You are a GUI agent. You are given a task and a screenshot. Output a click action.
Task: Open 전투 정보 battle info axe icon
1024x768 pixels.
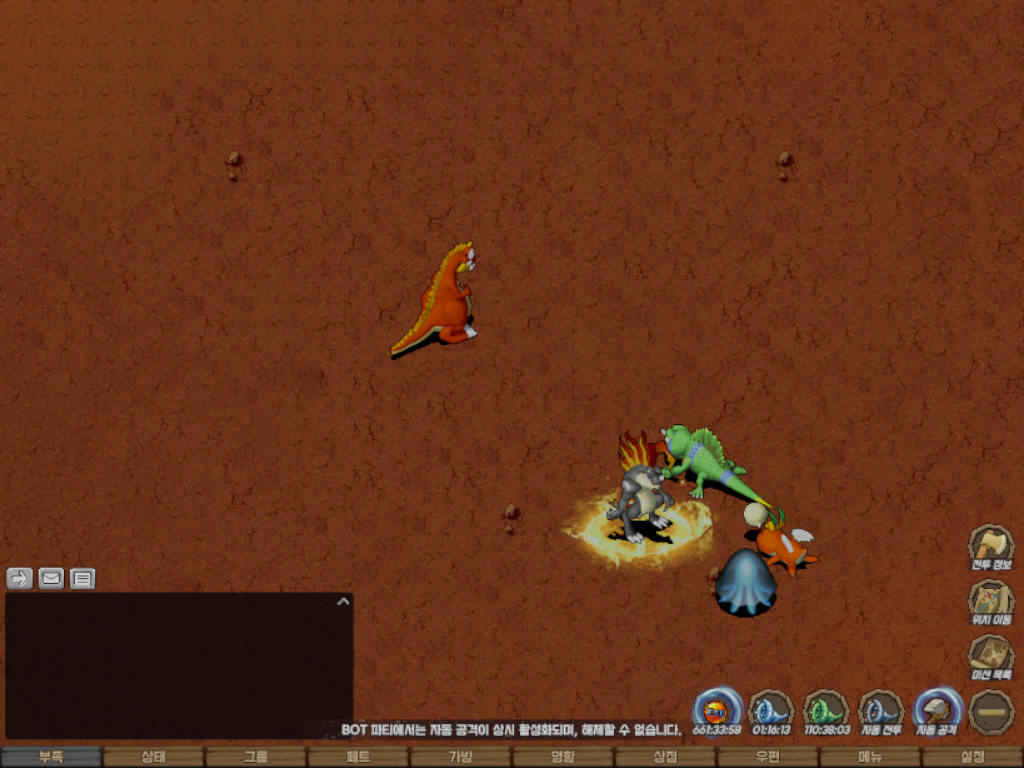pos(991,546)
